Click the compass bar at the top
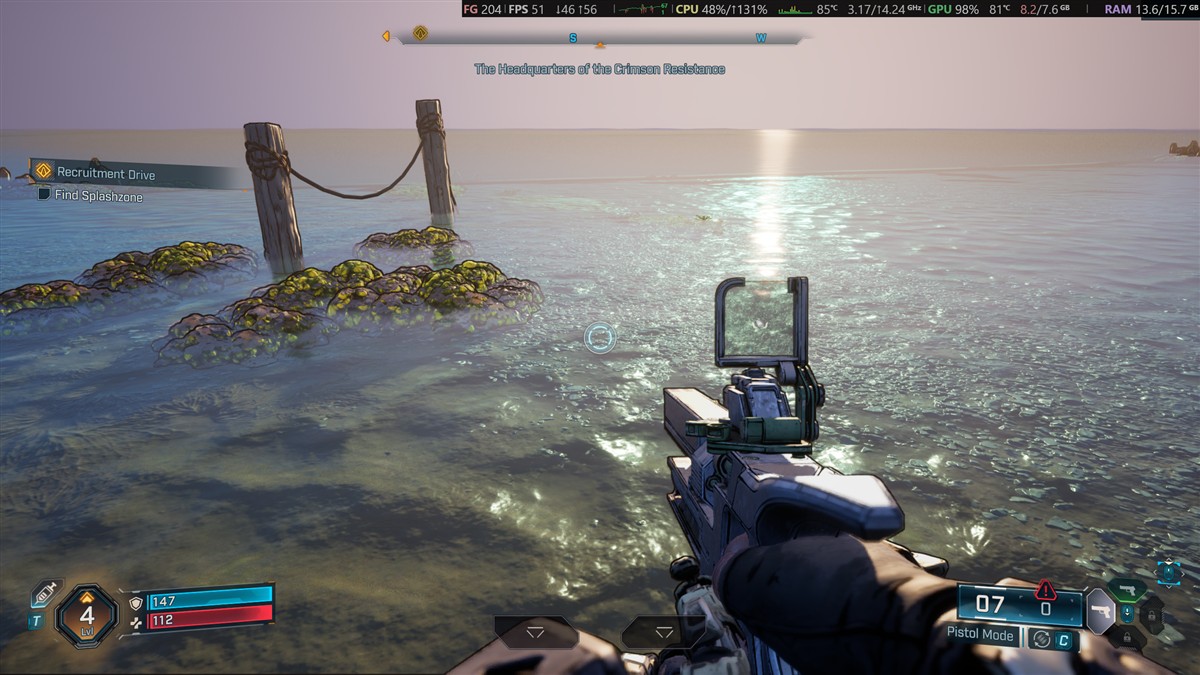The image size is (1200, 675). click(600, 39)
